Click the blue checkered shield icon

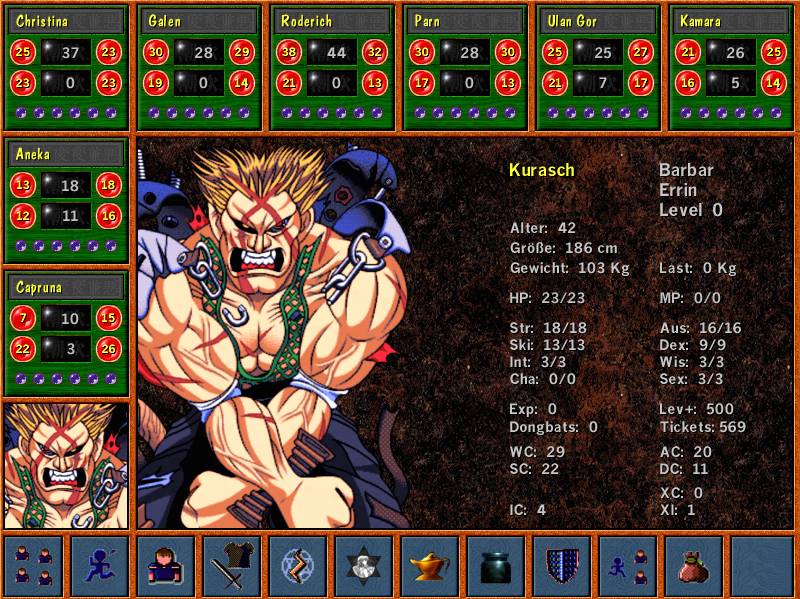click(x=562, y=566)
